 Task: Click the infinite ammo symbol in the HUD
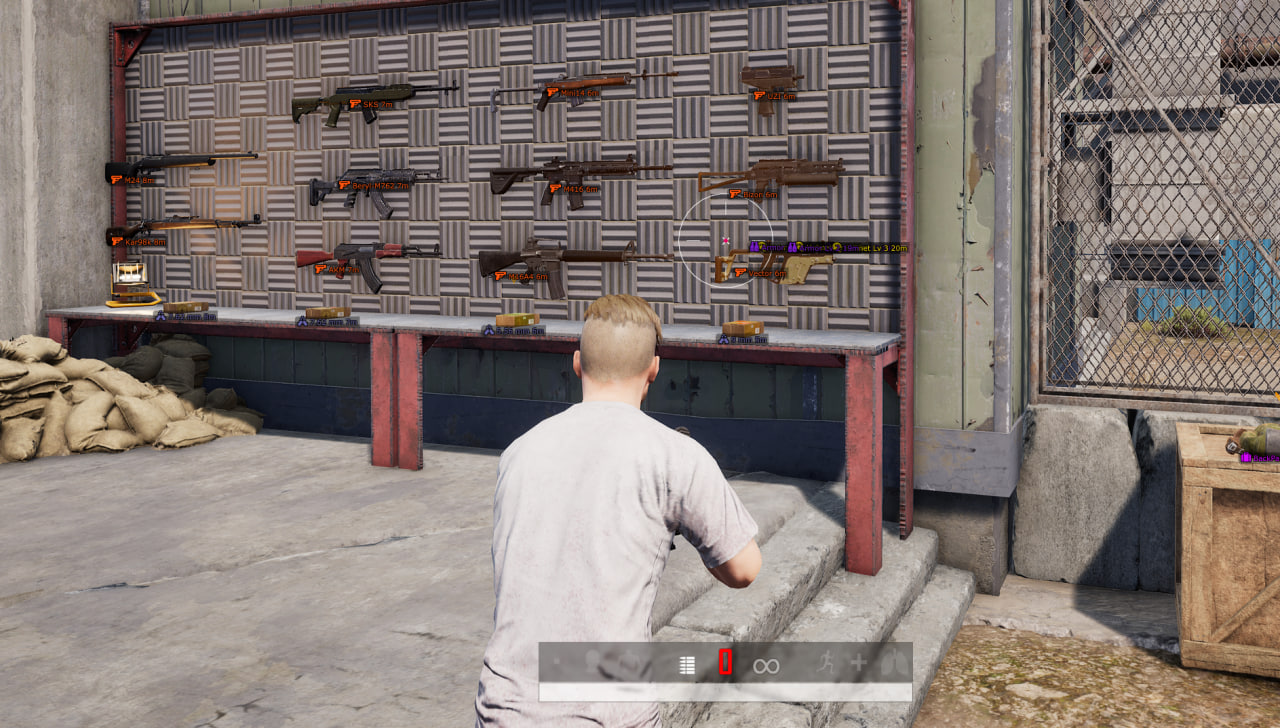[x=765, y=662]
